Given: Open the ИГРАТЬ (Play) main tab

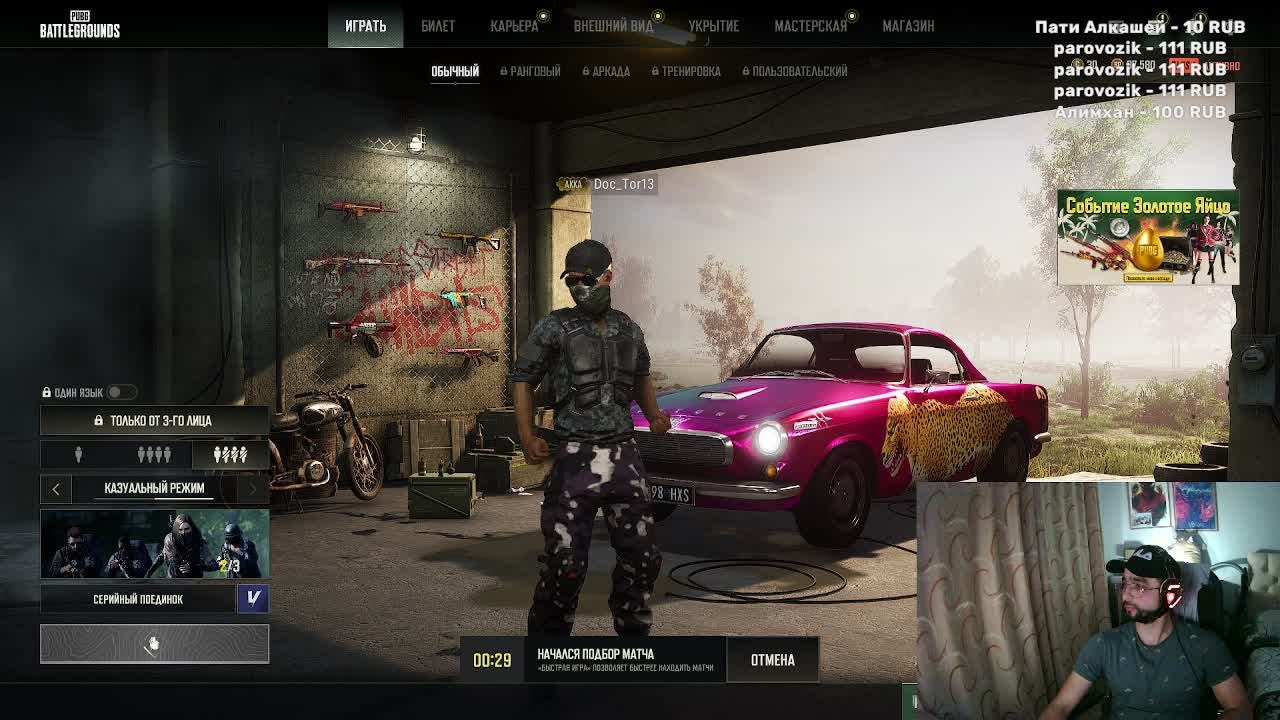Looking at the screenshot, I should (365, 26).
